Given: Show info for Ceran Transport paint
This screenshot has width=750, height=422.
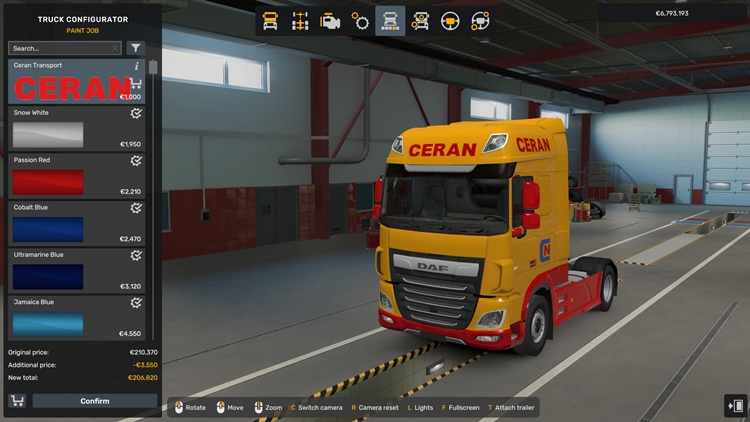Looking at the screenshot, I should click(x=137, y=66).
